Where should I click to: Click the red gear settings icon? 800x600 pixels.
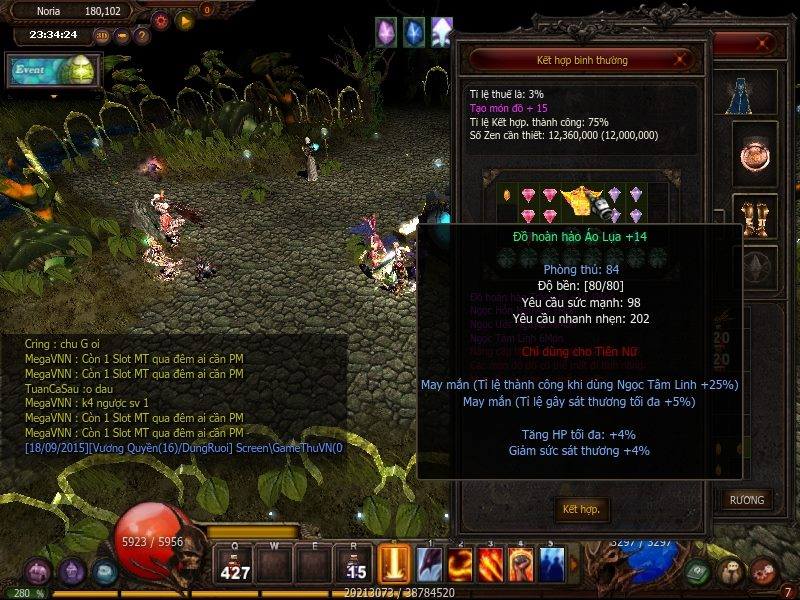click(161, 20)
